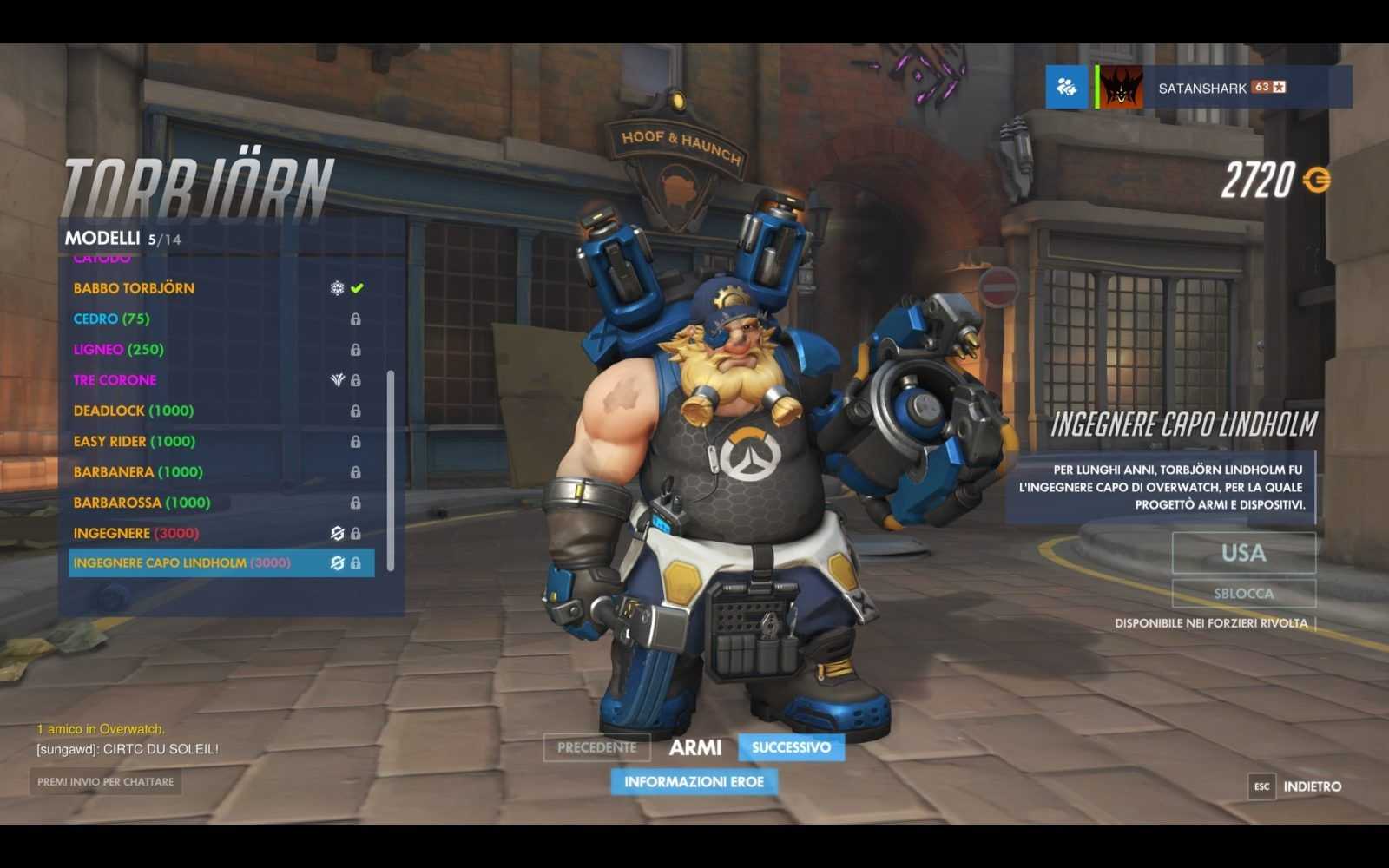
Task: Choose the Cedro skin entry
Action: 111,319
